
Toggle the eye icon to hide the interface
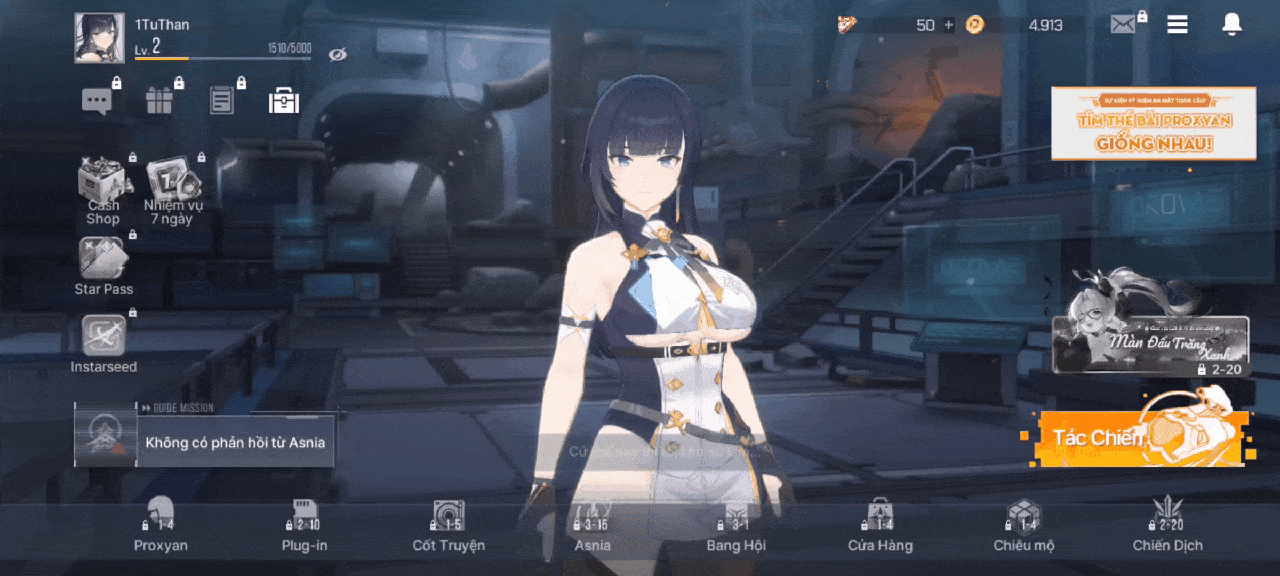338,53
